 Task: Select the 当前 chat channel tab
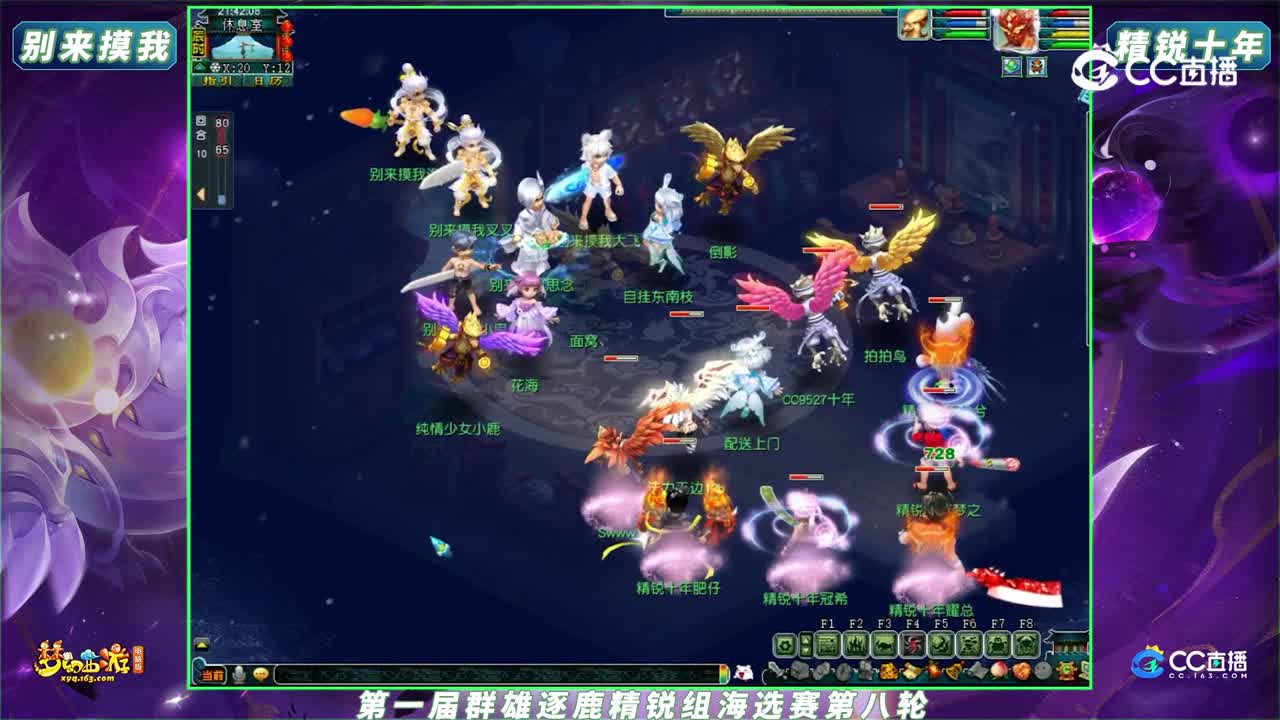[210, 675]
